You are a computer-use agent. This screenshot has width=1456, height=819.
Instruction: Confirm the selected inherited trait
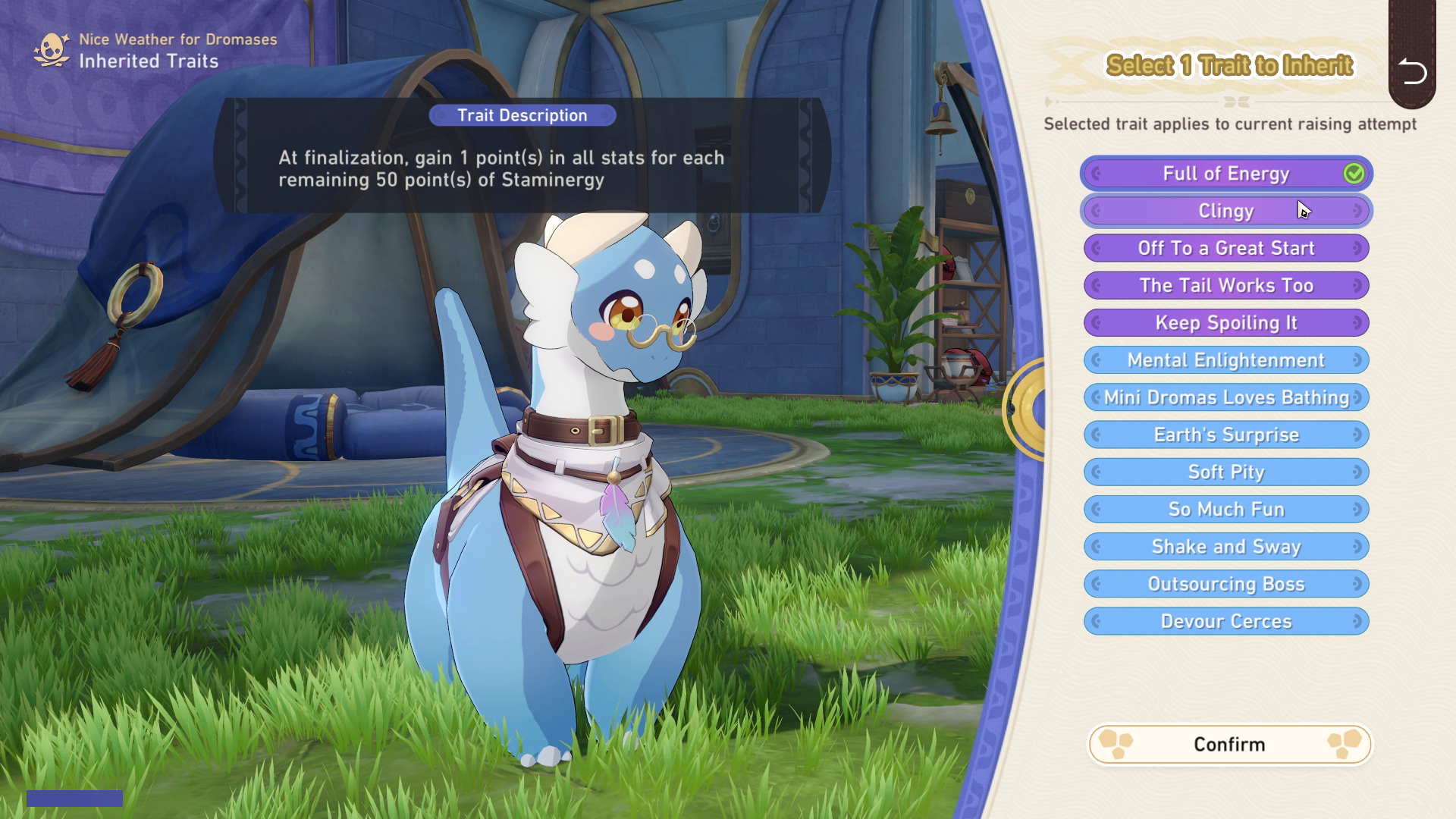(1229, 744)
